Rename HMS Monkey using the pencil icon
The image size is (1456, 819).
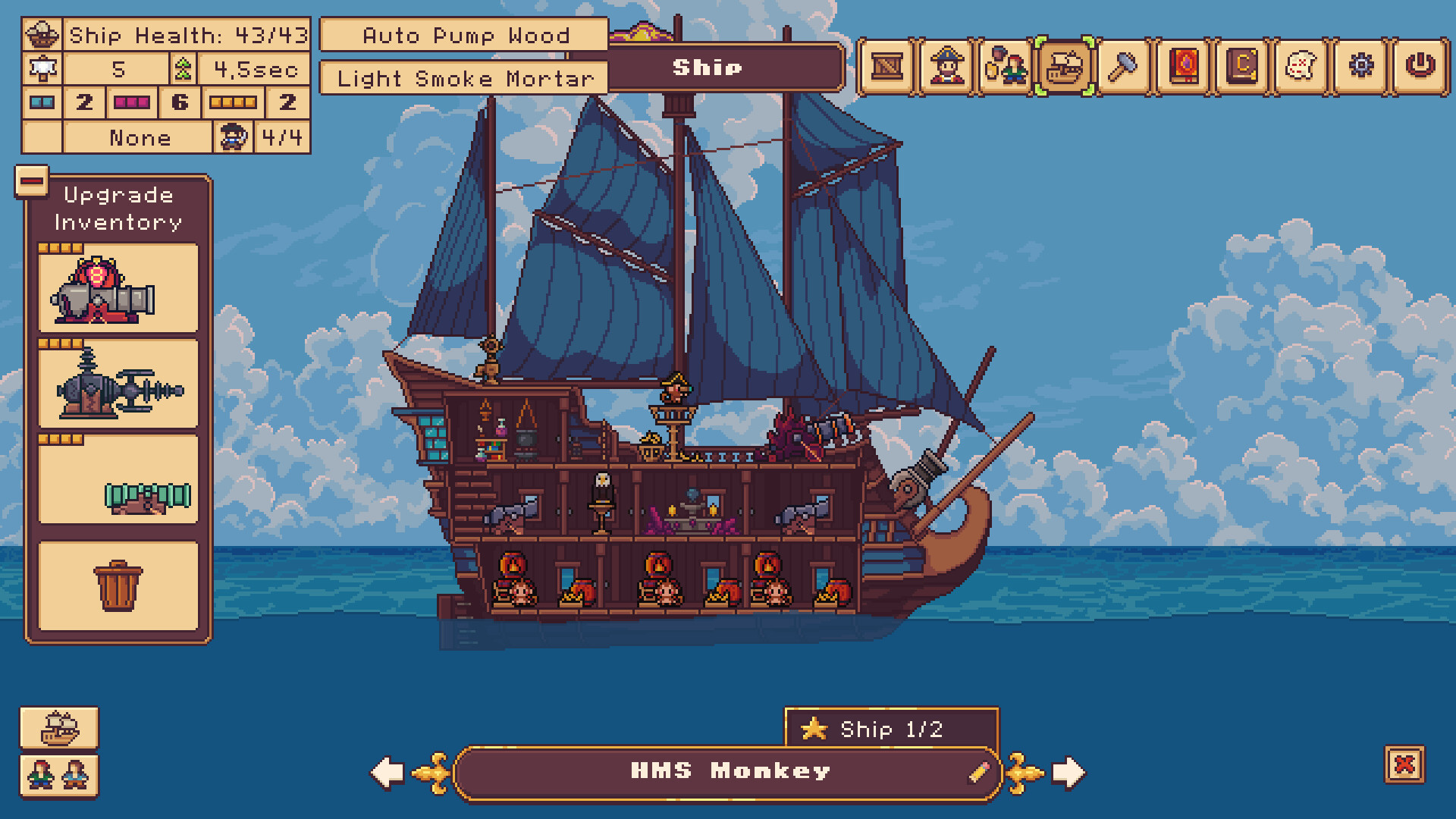tap(981, 770)
